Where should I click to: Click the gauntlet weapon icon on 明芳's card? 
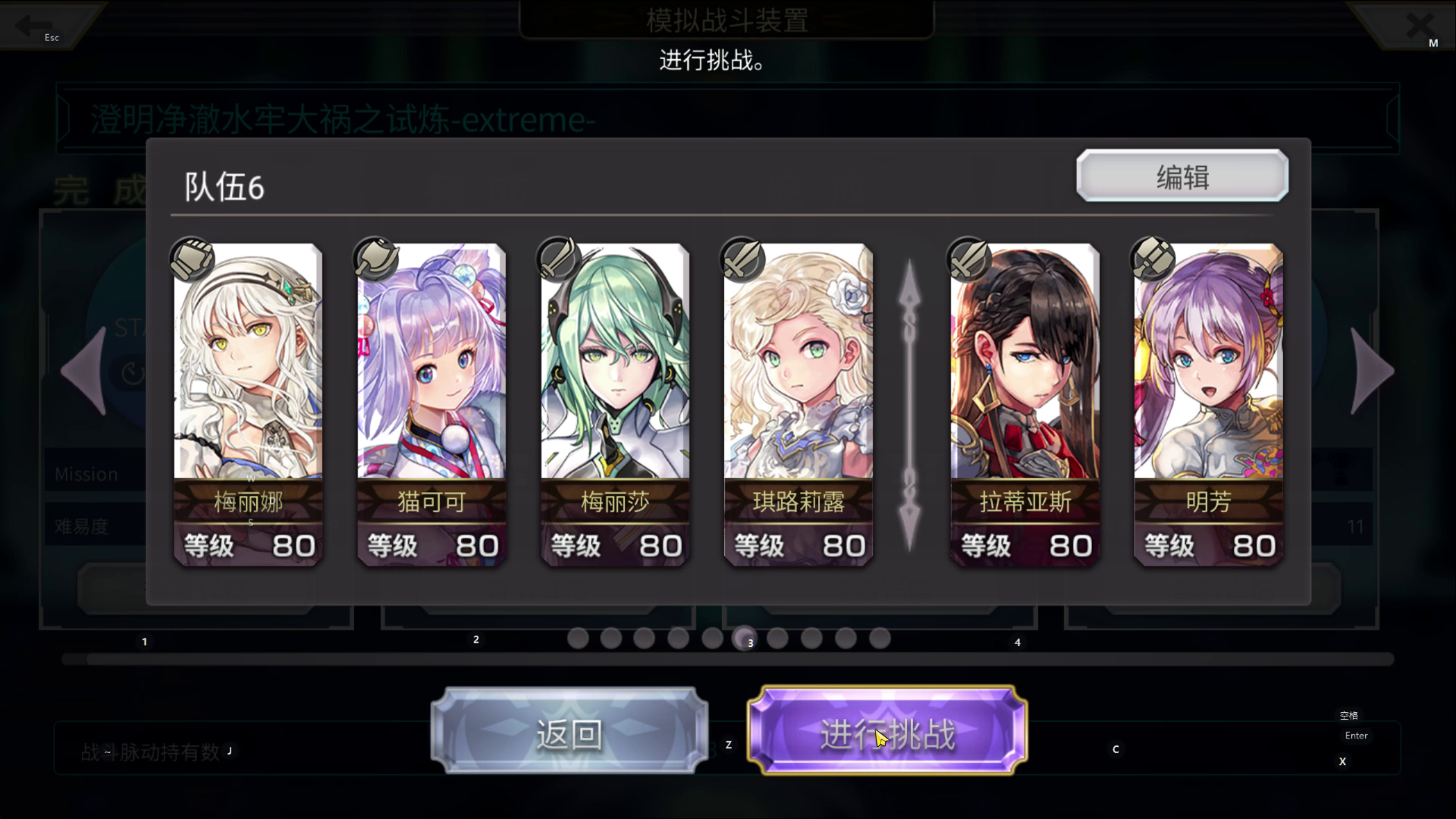click(x=1151, y=260)
